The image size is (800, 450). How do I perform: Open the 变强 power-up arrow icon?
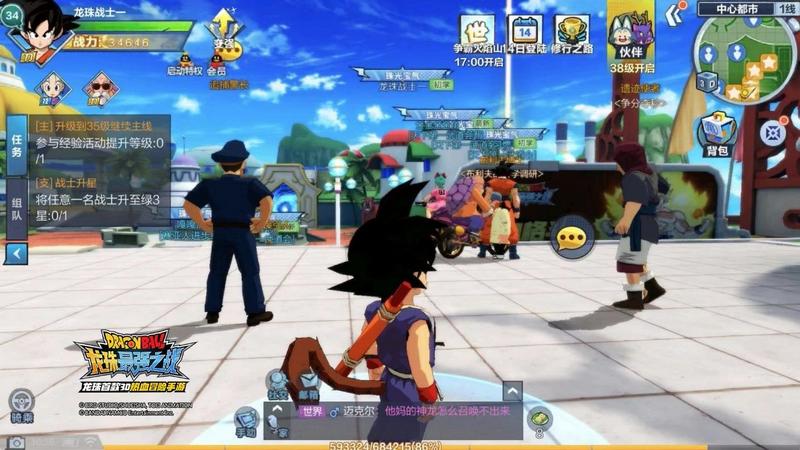224,28
